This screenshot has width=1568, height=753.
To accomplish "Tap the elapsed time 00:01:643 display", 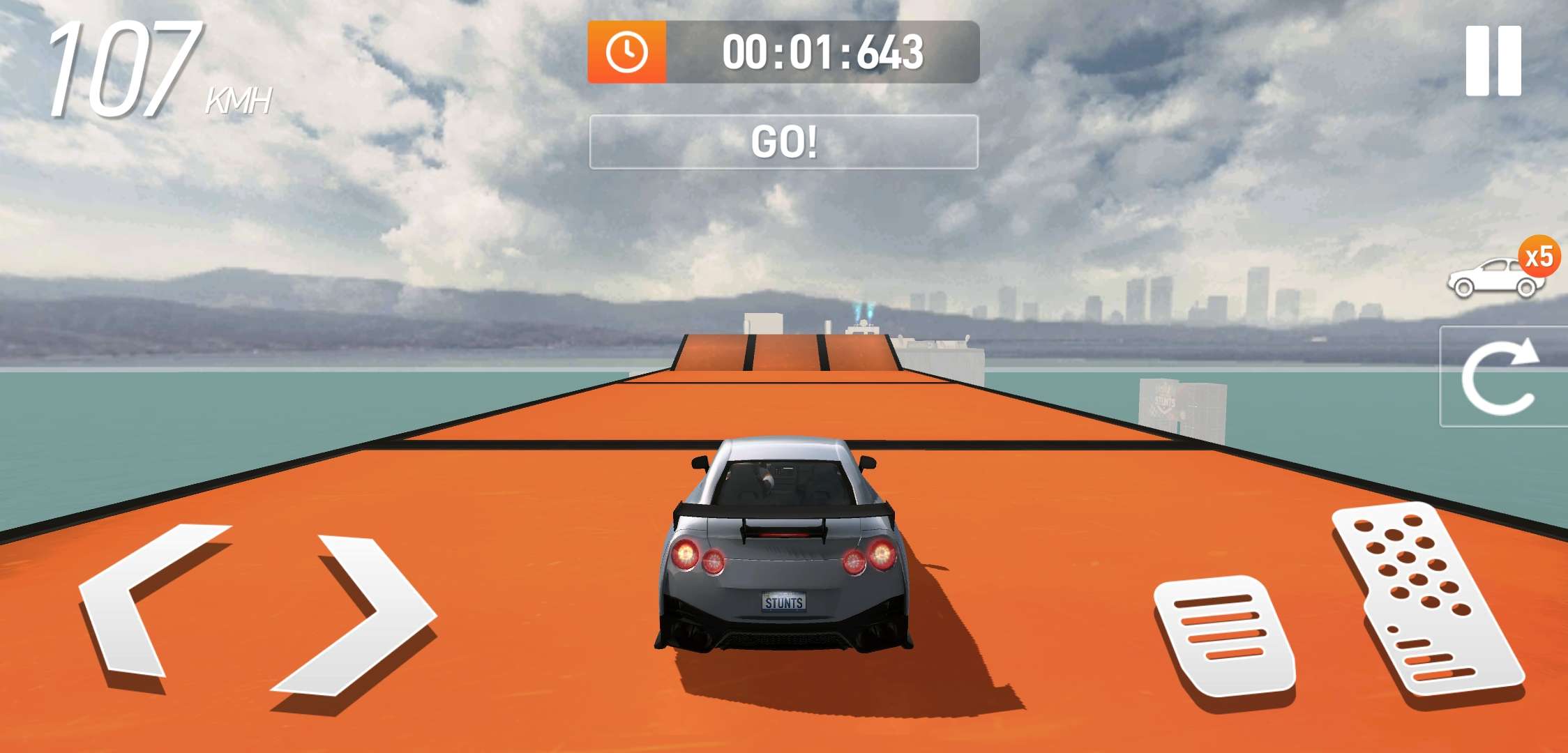I will (823, 52).
